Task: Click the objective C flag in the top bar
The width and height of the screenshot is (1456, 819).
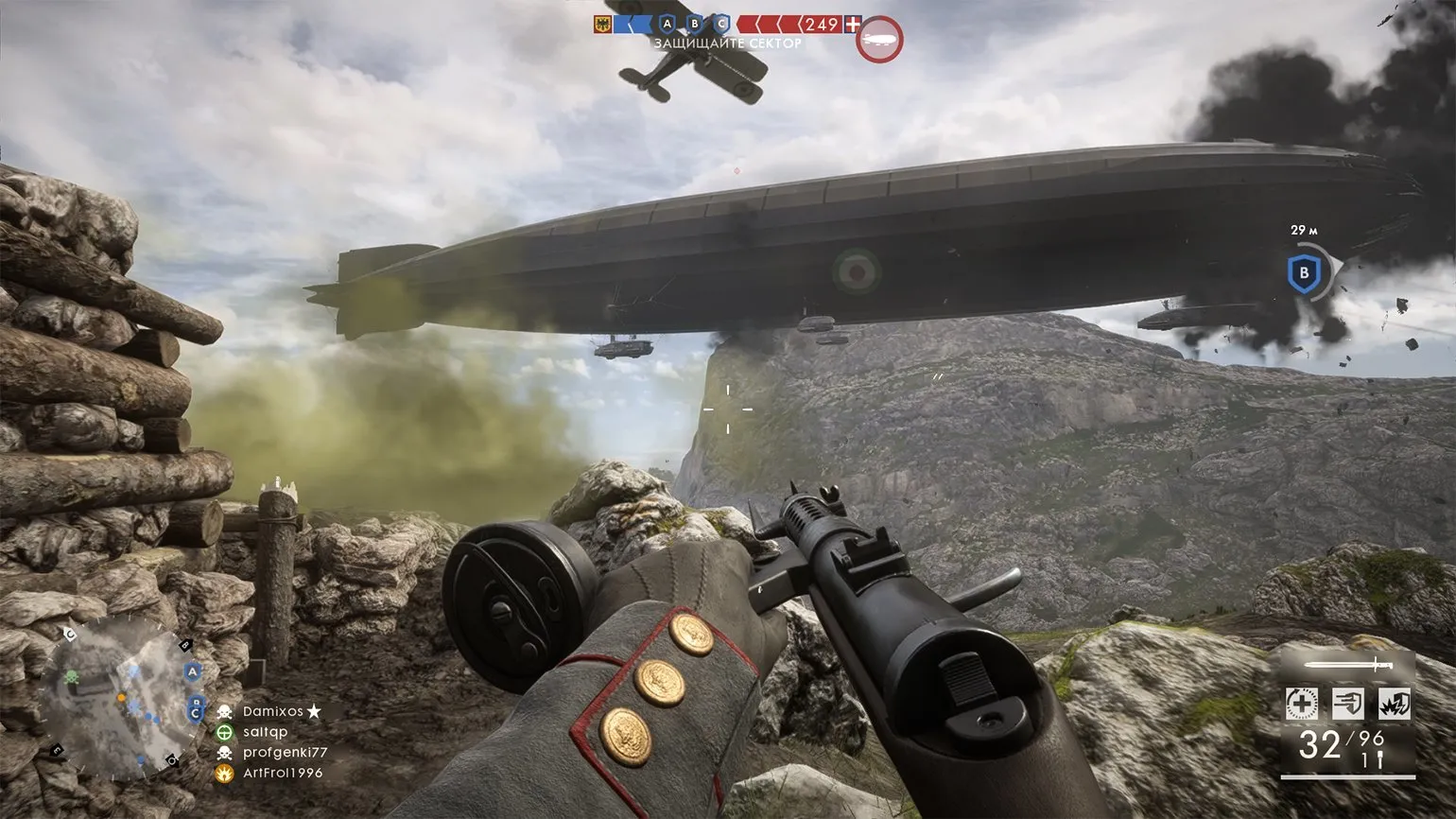Action: point(723,24)
